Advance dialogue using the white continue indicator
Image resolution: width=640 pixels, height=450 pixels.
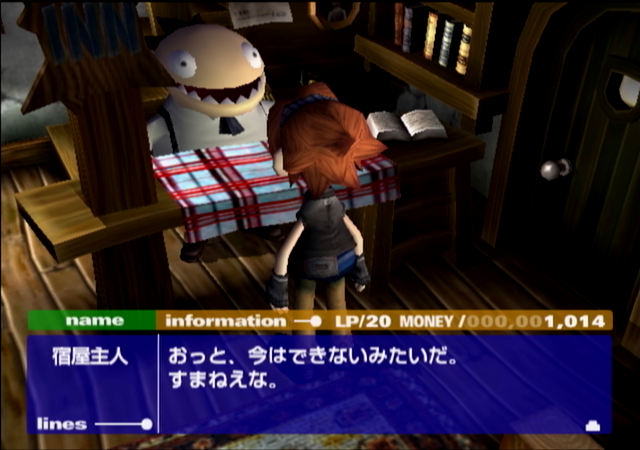(x=591, y=425)
